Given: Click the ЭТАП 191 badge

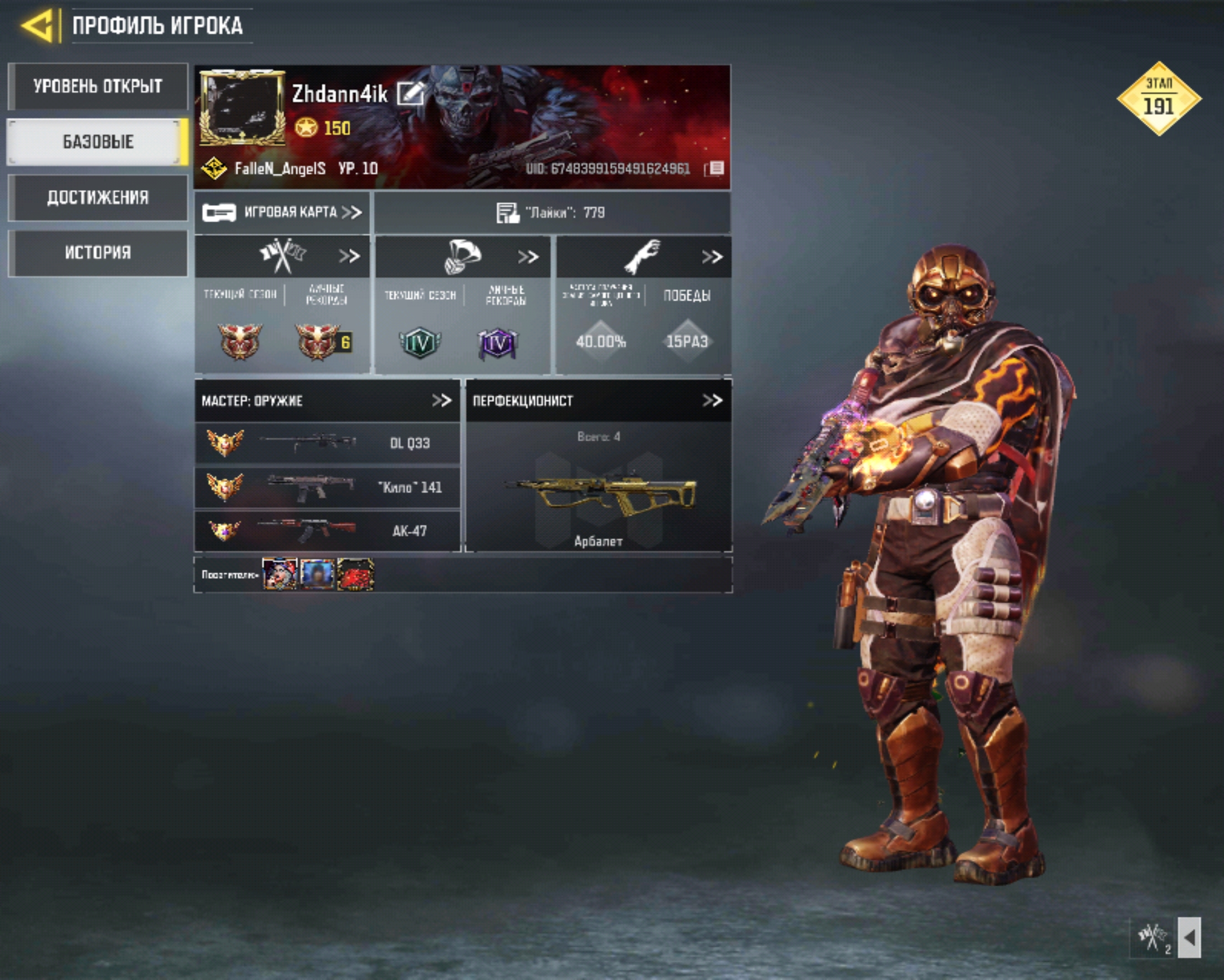Looking at the screenshot, I should 1158,99.
